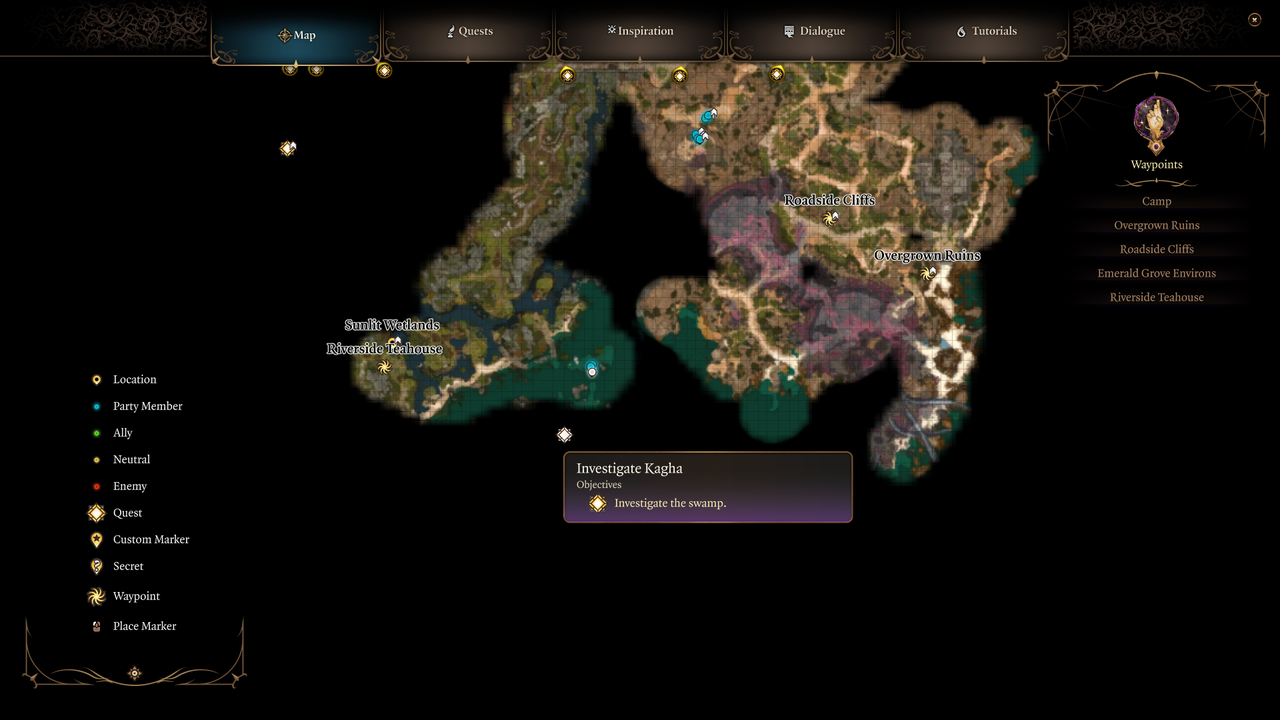This screenshot has width=1280, height=720.
Task: Toggle Party Member markers in legend
Action: pos(147,407)
